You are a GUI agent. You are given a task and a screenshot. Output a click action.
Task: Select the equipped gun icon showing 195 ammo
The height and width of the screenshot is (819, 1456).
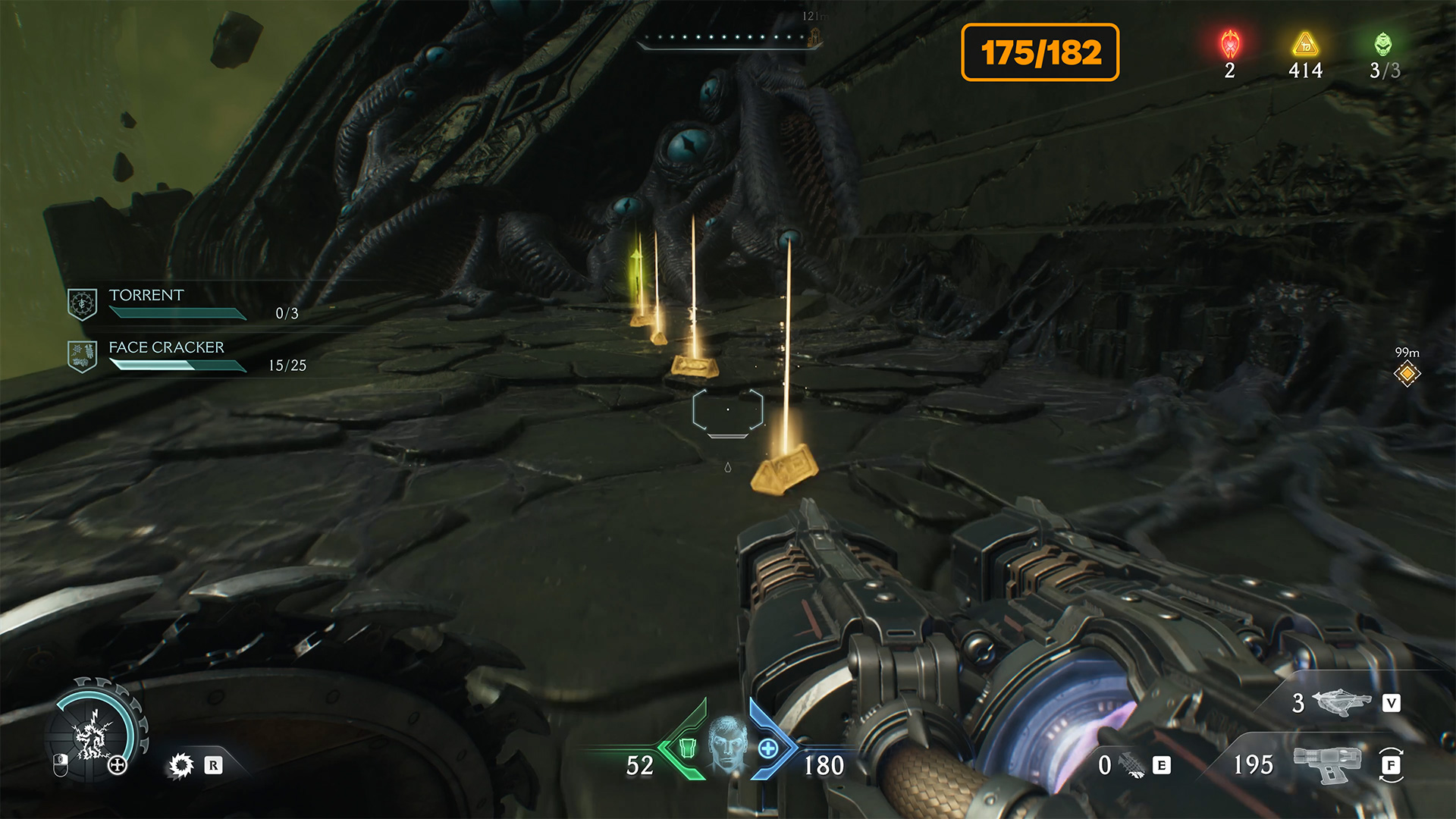tap(1326, 764)
